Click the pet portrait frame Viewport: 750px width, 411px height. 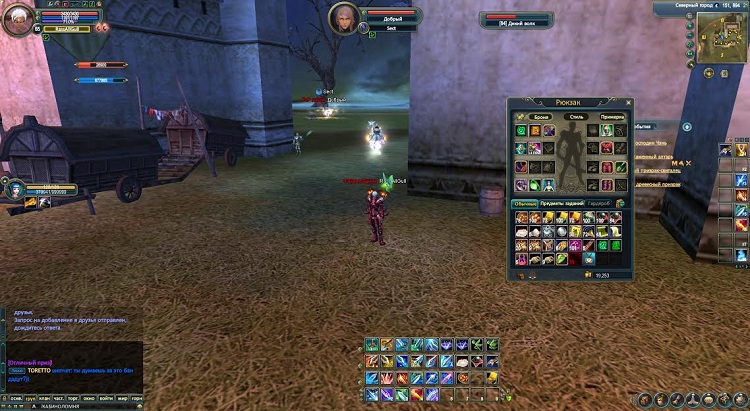click(15, 187)
